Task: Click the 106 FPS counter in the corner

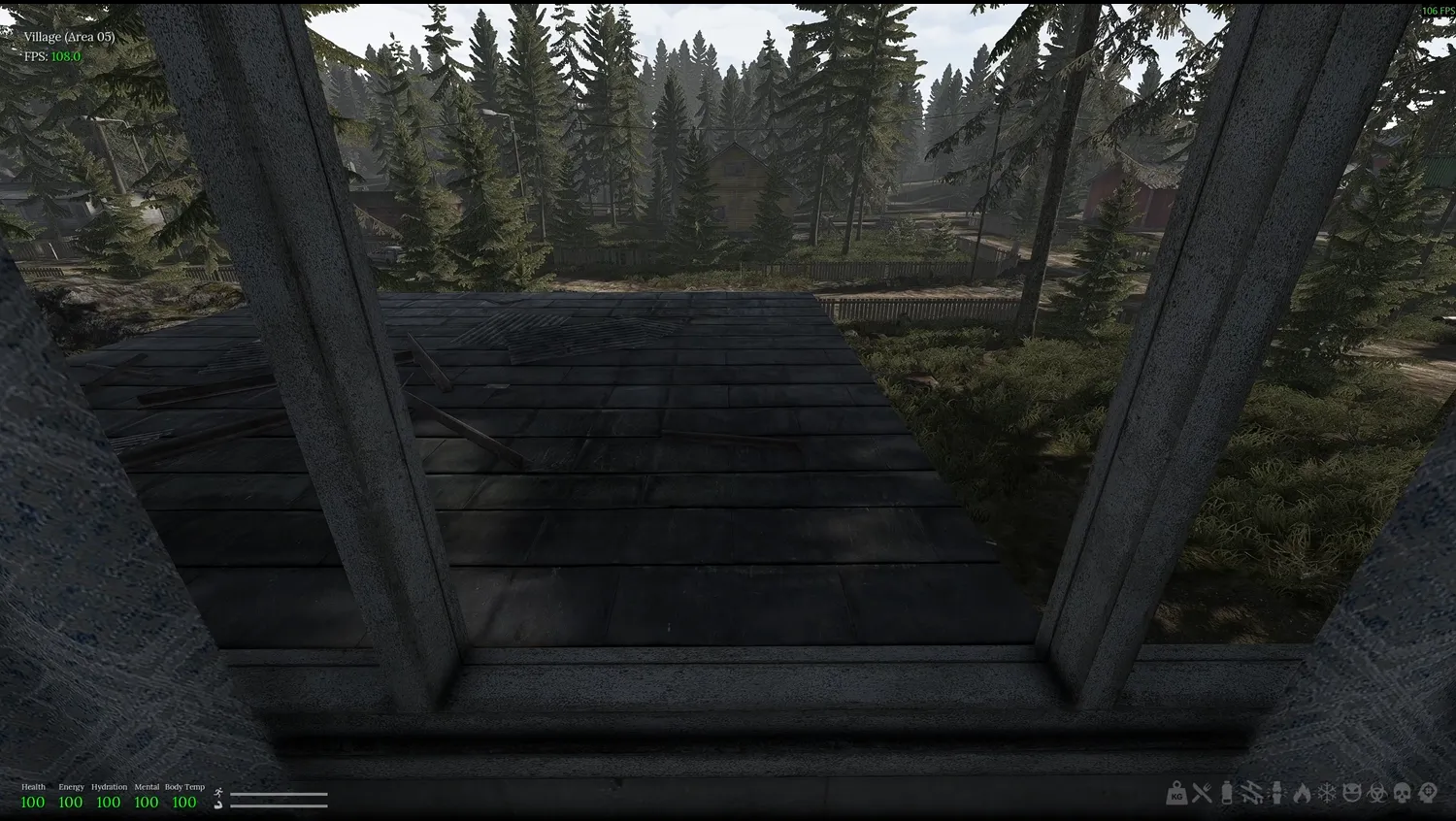Action: pyautogui.click(x=1436, y=9)
